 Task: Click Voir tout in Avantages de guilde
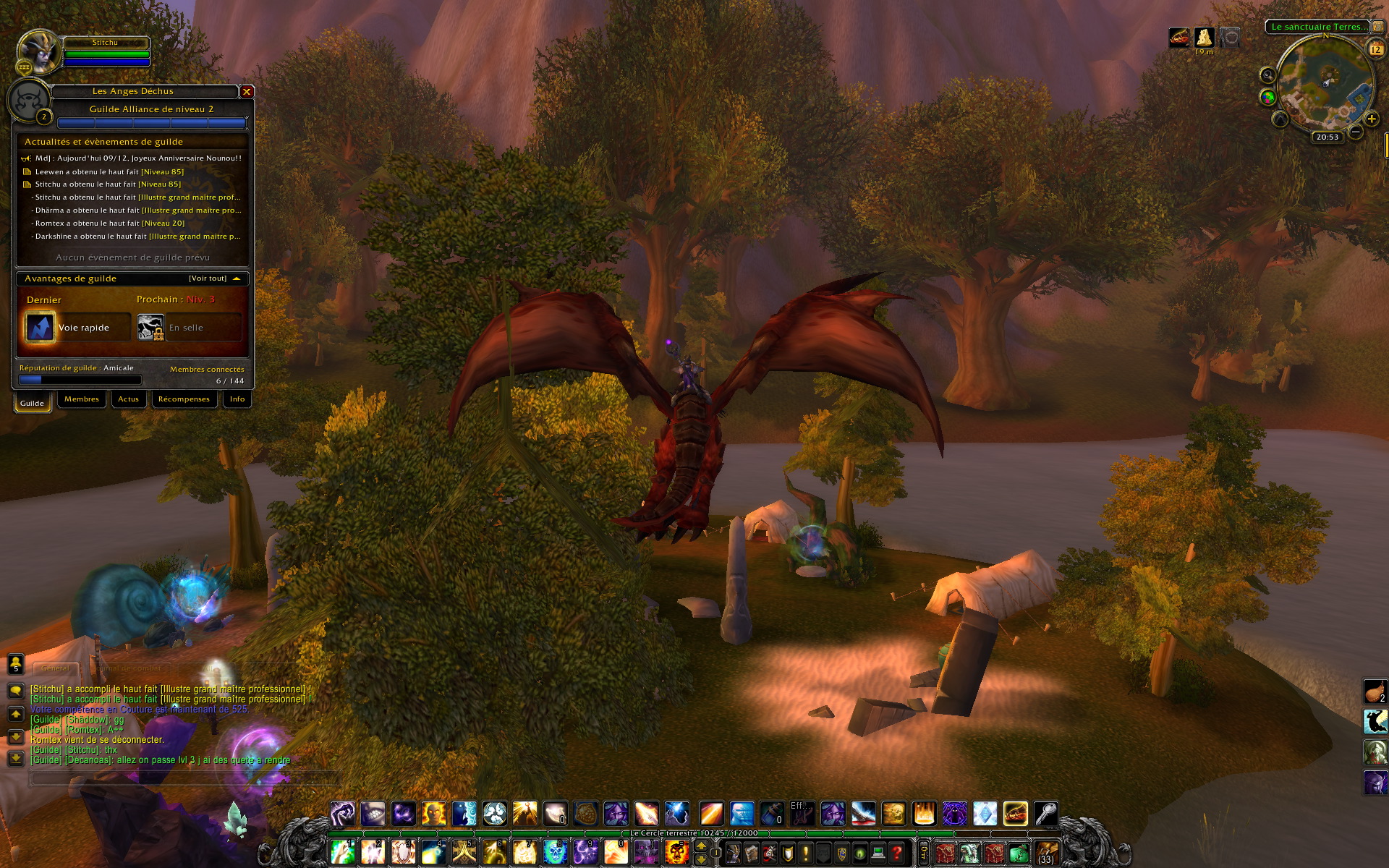coord(208,278)
